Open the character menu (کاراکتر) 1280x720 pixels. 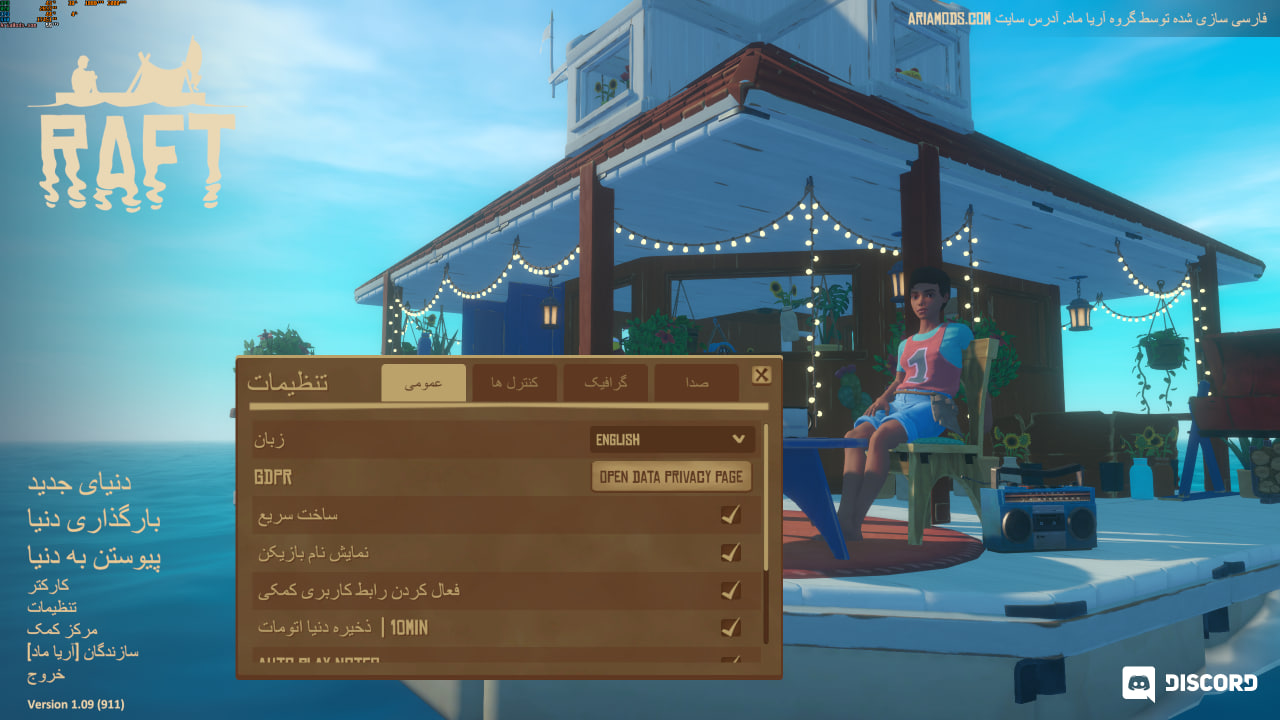click(48, 586)
